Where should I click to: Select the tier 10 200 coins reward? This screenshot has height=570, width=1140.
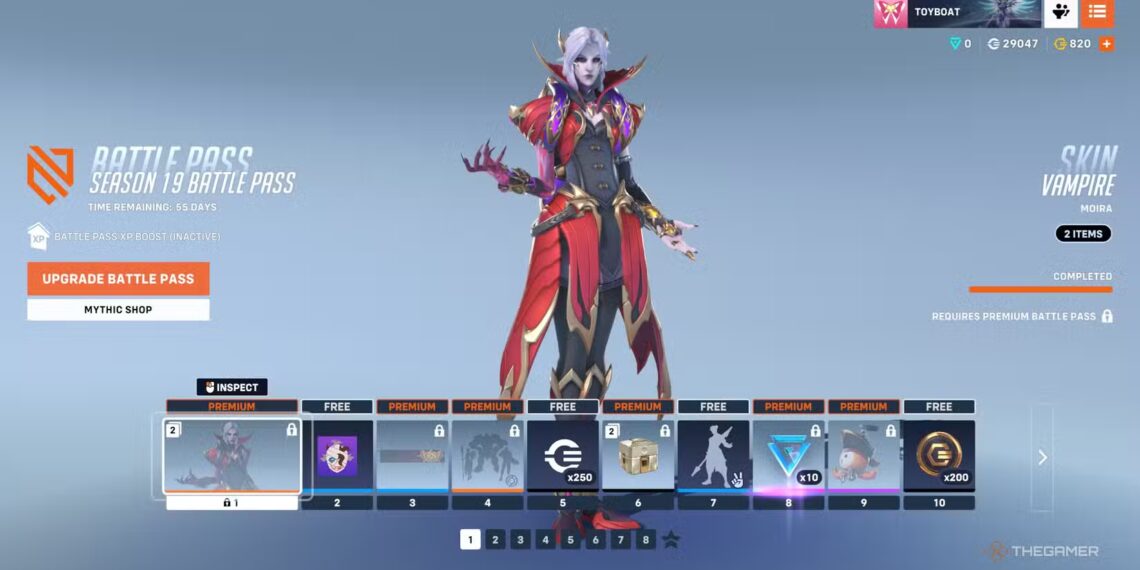click(x=939, y=456)
